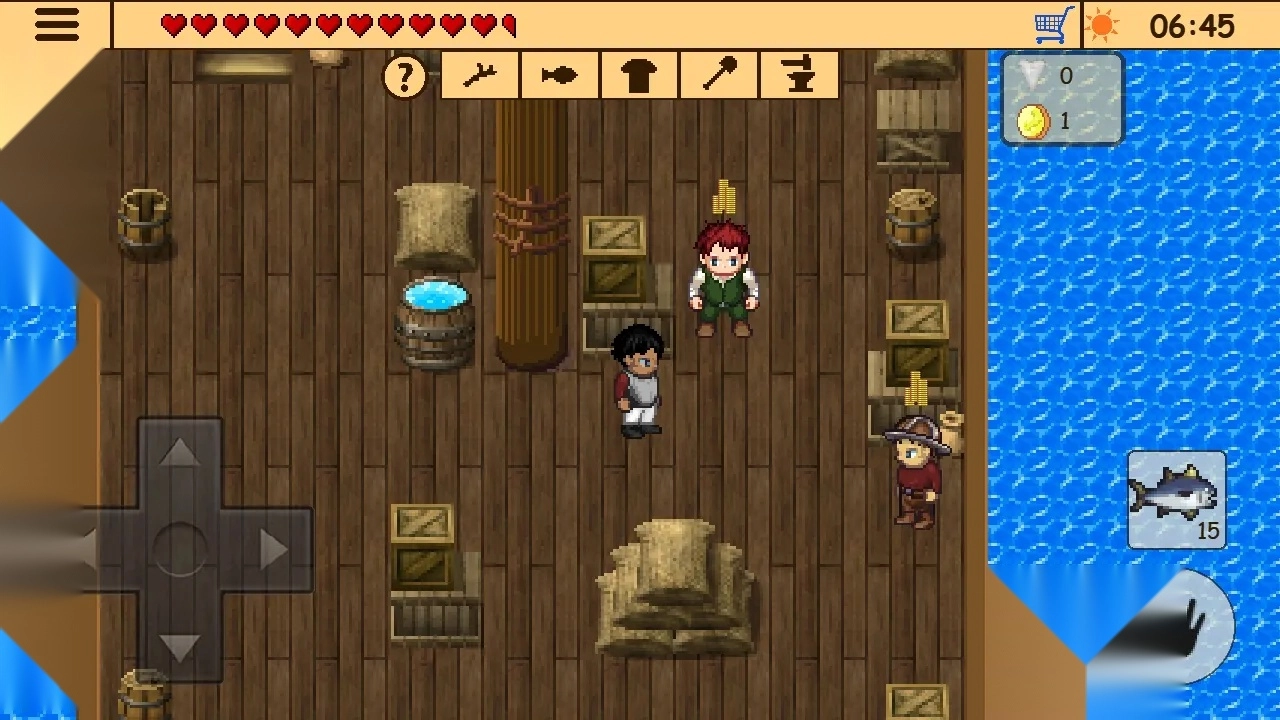Tap the tuna fish with count 15

pos(1176,498)
